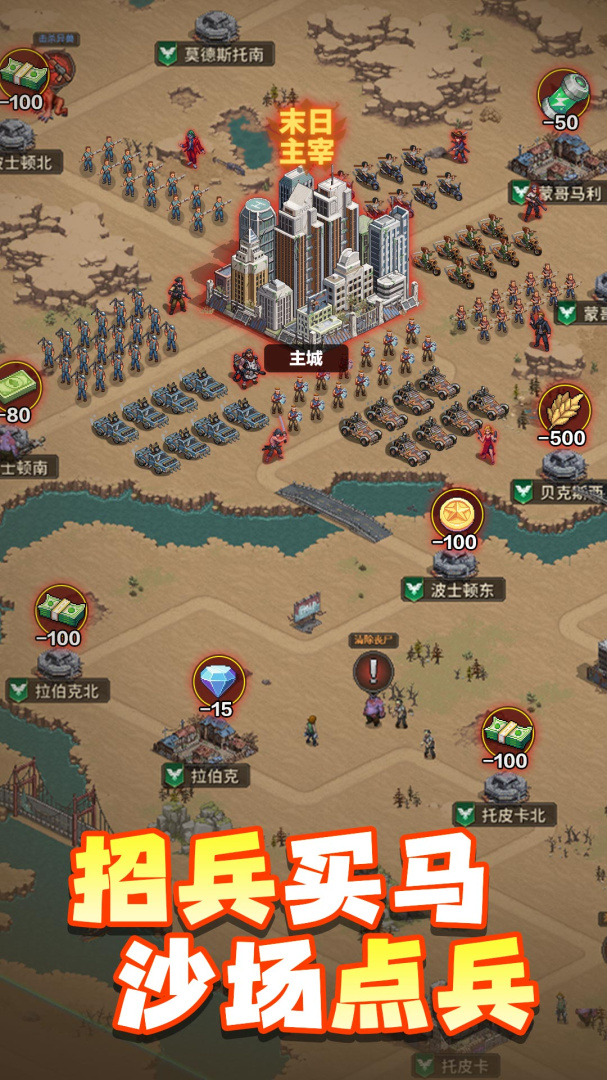Open the 拉伯克北 location label

[x=58, y=690]
